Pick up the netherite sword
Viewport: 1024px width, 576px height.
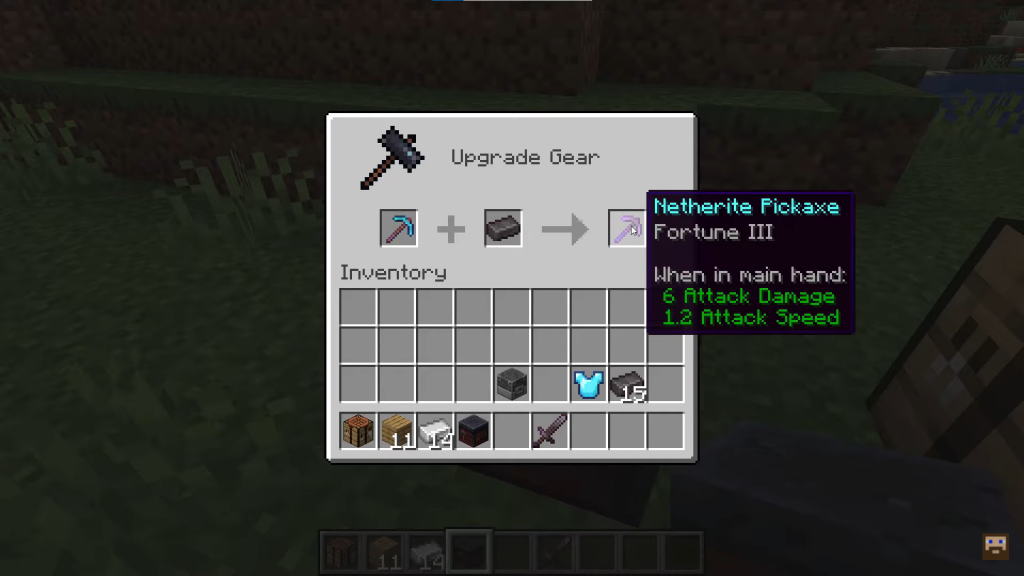pos(550,431)
